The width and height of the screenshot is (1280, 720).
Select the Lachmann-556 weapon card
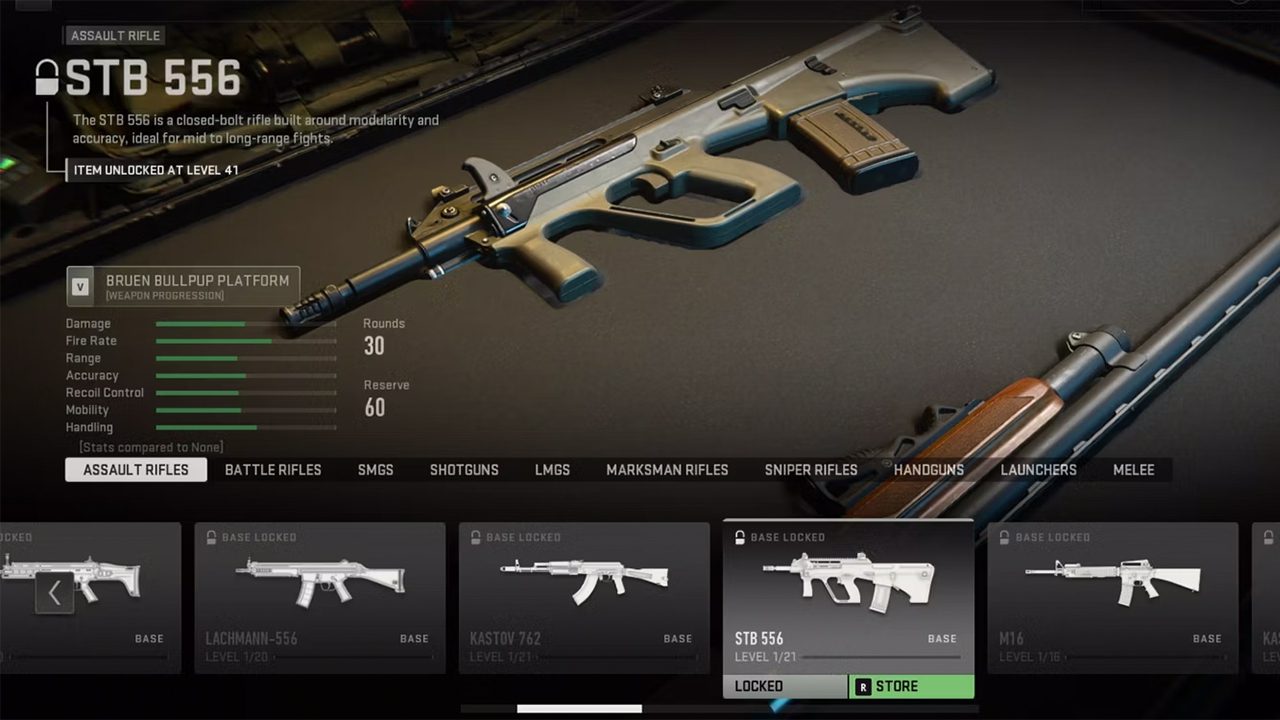tap(320, 597)
